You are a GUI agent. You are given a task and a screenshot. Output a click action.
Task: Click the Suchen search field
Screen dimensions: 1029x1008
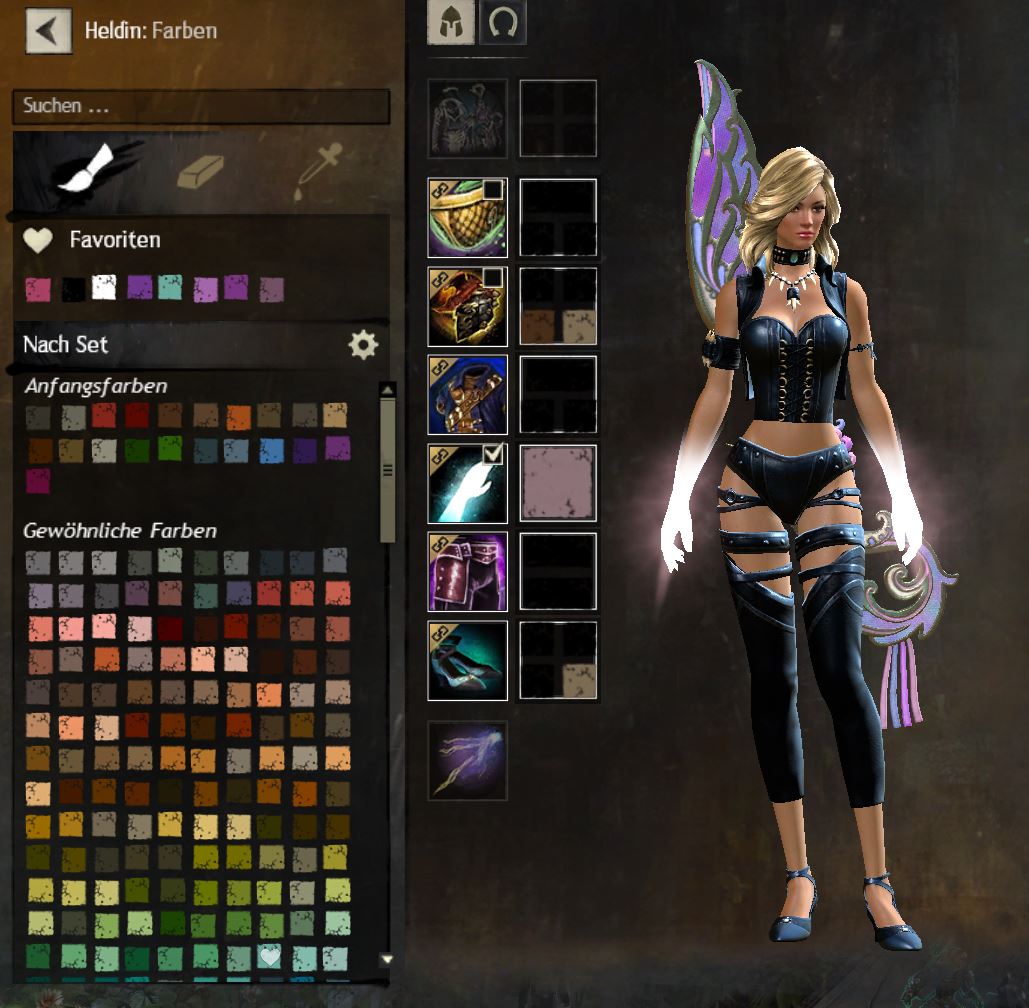pos(200,106)
